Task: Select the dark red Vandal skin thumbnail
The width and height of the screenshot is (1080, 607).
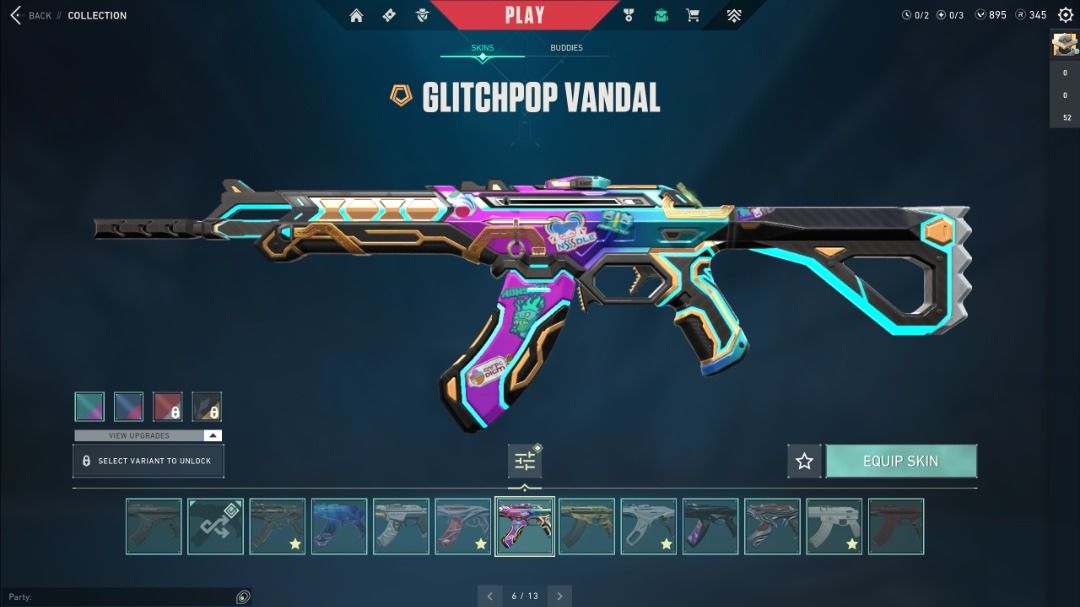Action: pos(896,526)
